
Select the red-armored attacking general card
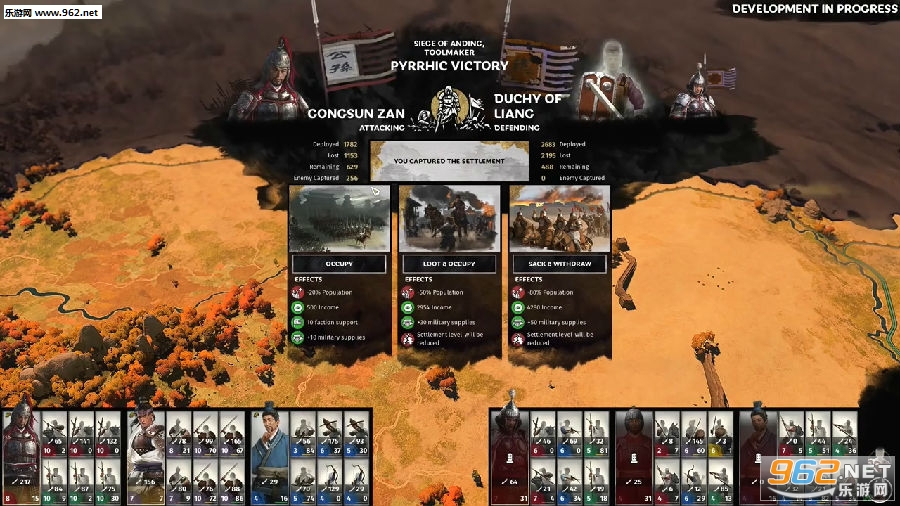[x=20, y=455]
